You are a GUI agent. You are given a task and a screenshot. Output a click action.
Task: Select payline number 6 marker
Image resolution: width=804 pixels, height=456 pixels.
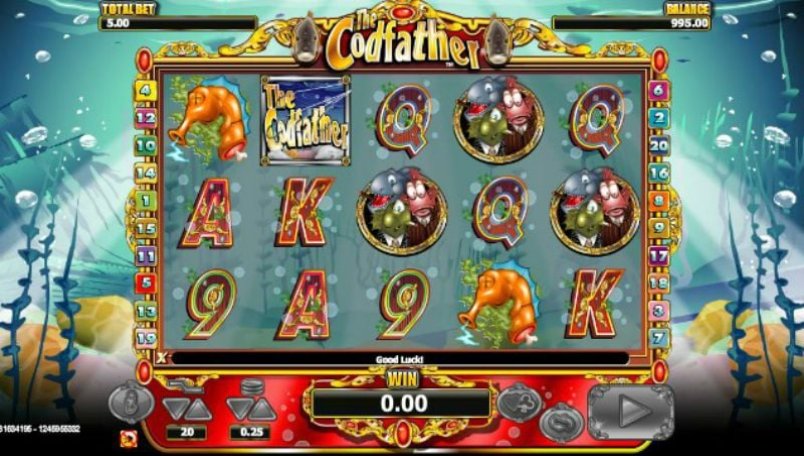(659, 90)
